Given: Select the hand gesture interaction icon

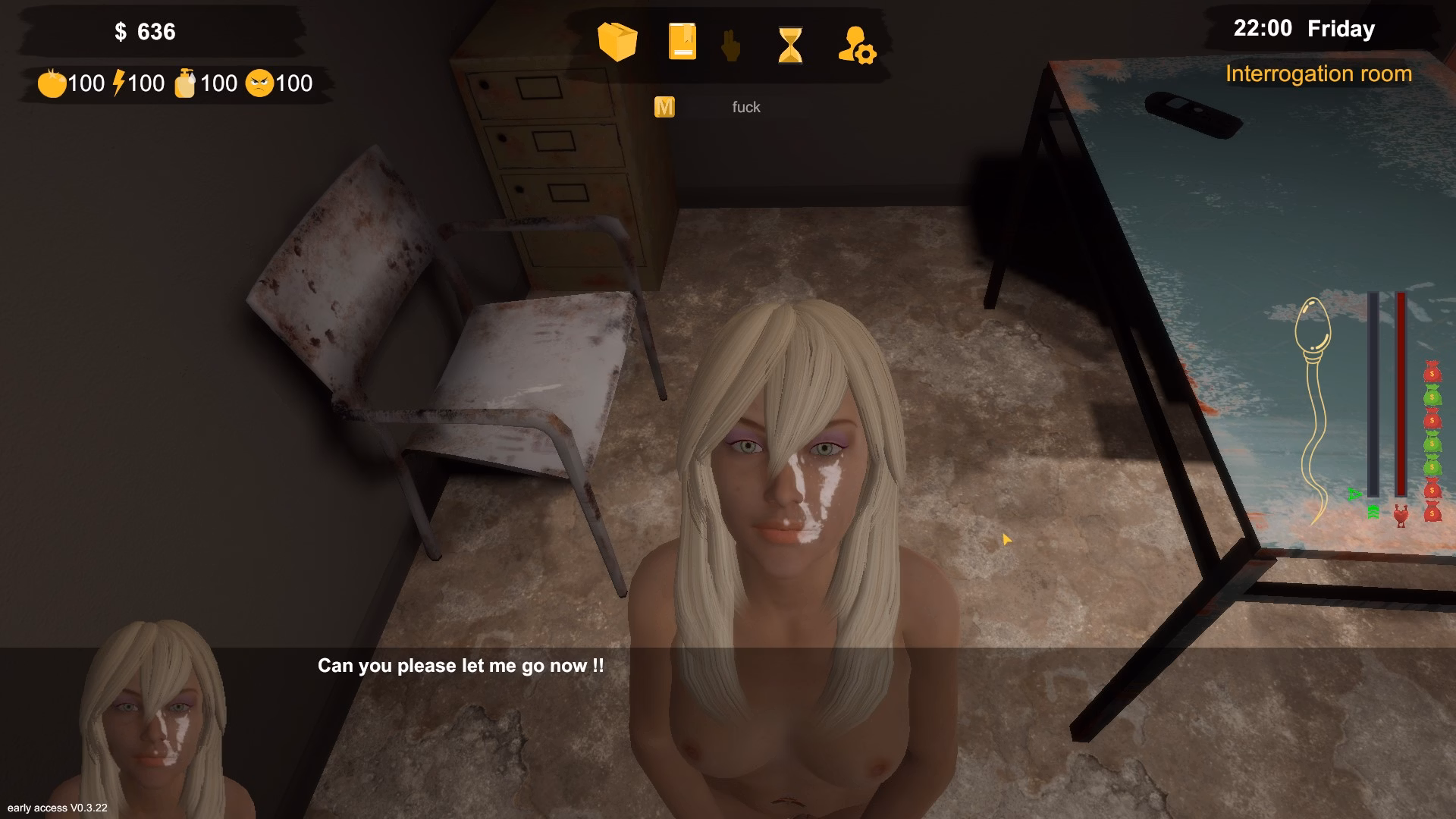Looking at the screenshot, I should [729, 45].
